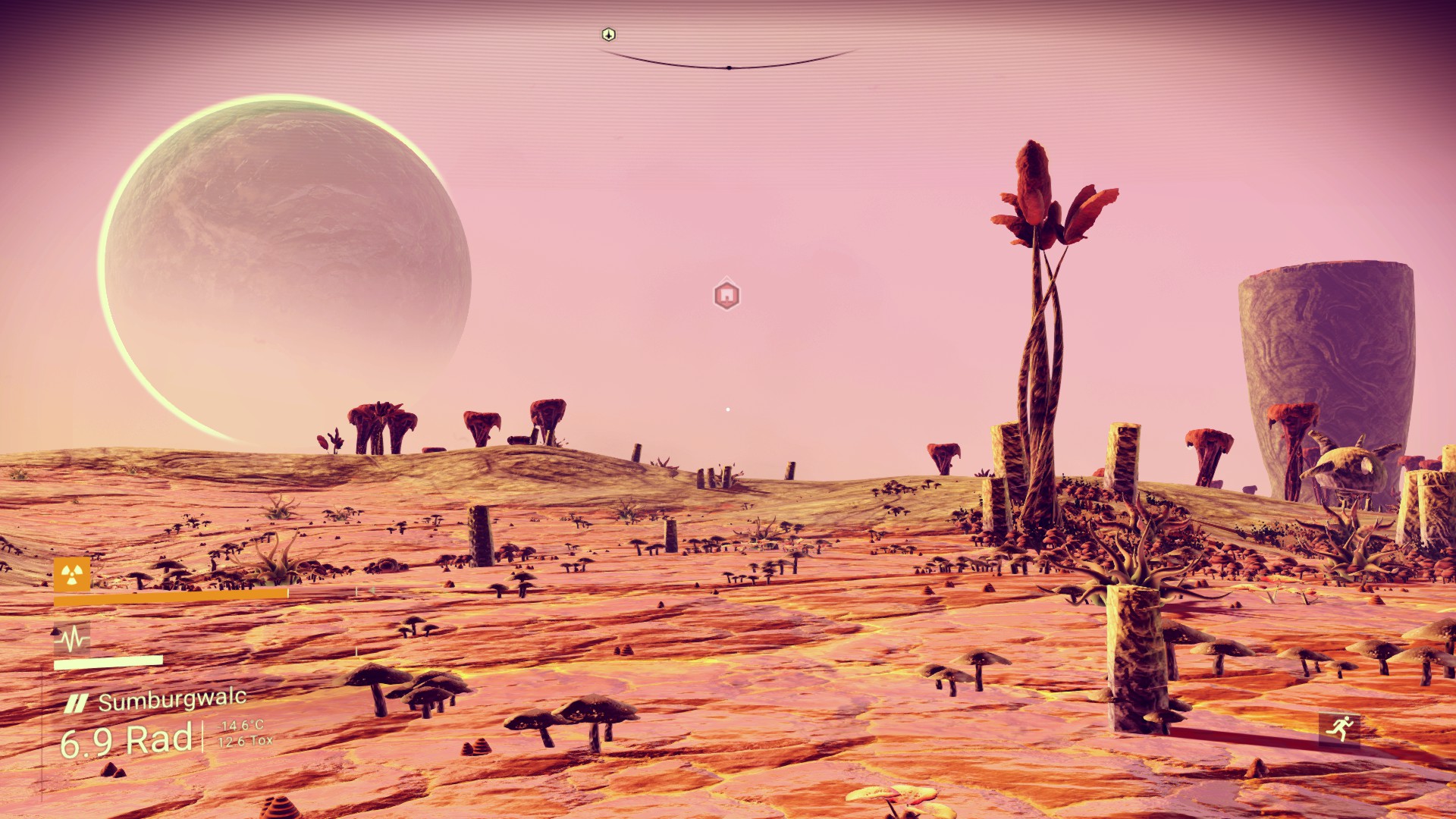Select the life support heartbeat icon
The height and width of the screenshot is (819, 1456).
(72, 639)
